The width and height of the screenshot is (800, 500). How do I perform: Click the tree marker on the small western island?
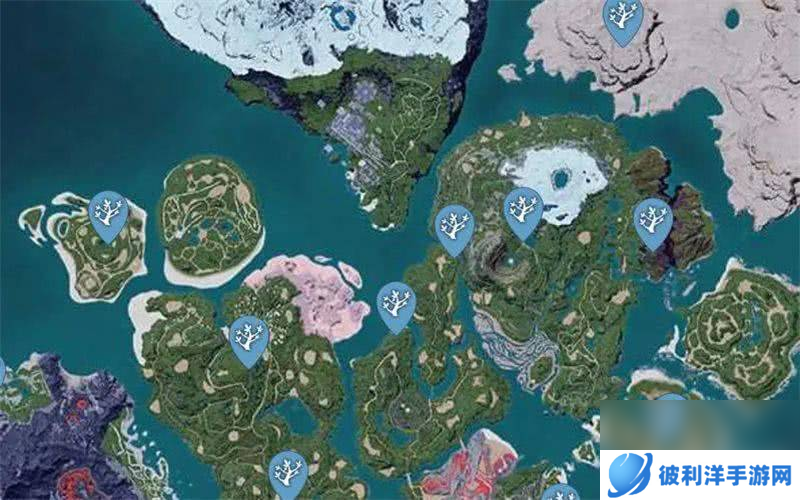107,213
